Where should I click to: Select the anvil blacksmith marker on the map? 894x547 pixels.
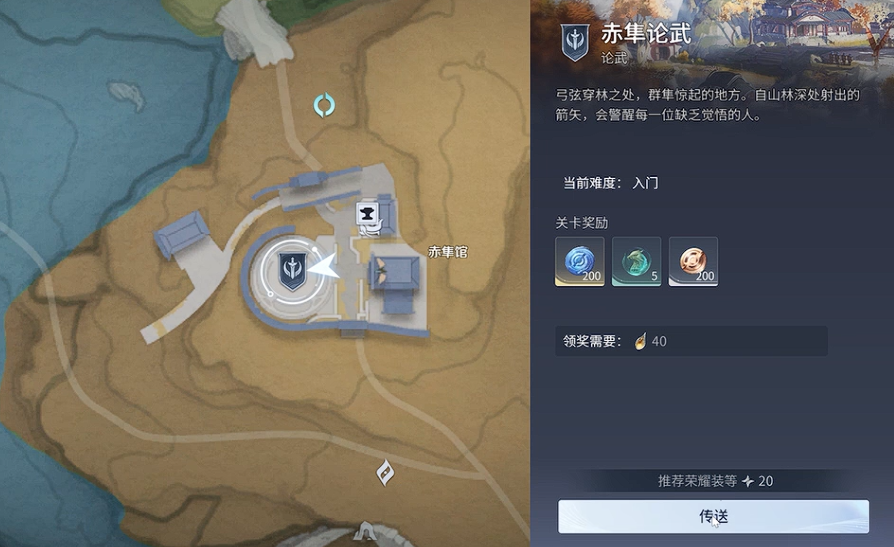pos(368,214)
